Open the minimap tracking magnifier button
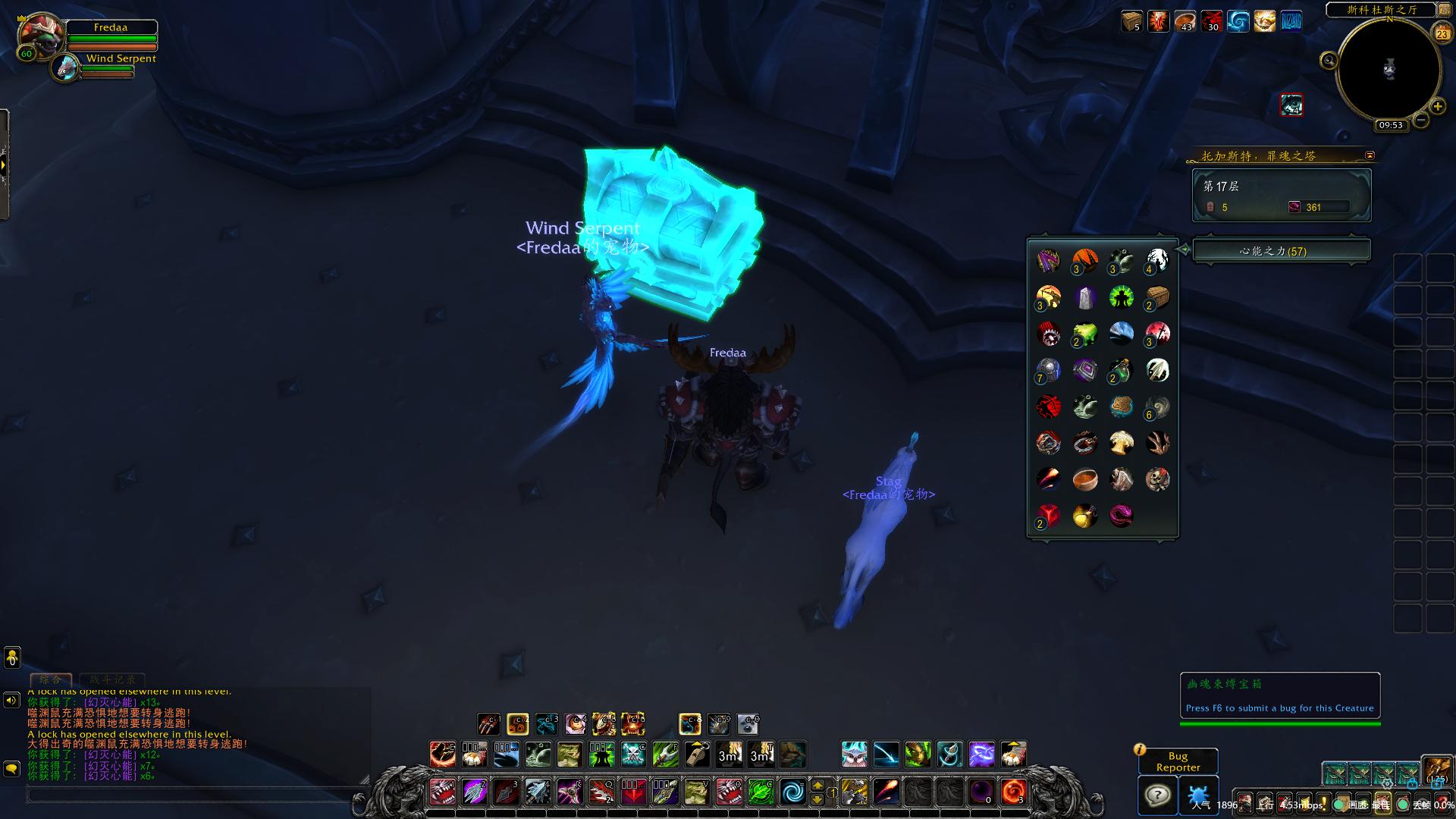This screenshot has height=819, width=1456. tap(1329, 61)
